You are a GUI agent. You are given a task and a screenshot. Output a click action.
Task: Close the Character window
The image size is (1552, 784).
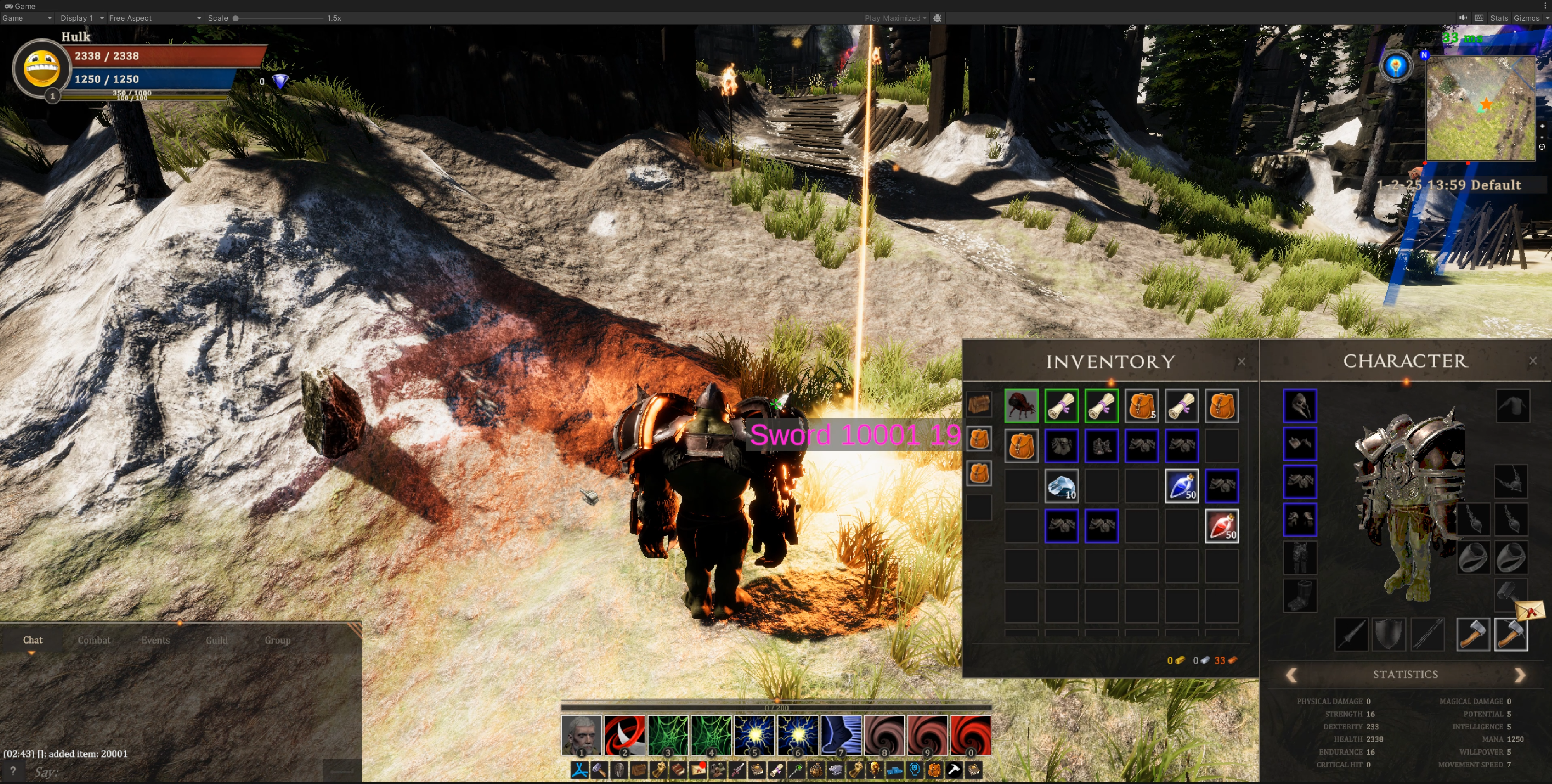tap(1533, 360)
